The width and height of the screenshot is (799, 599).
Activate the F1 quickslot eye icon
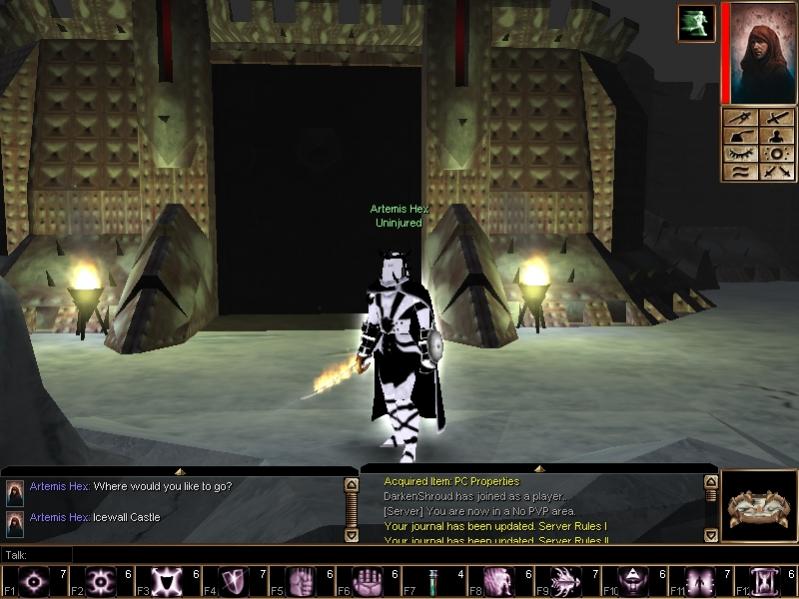point(35,581)
